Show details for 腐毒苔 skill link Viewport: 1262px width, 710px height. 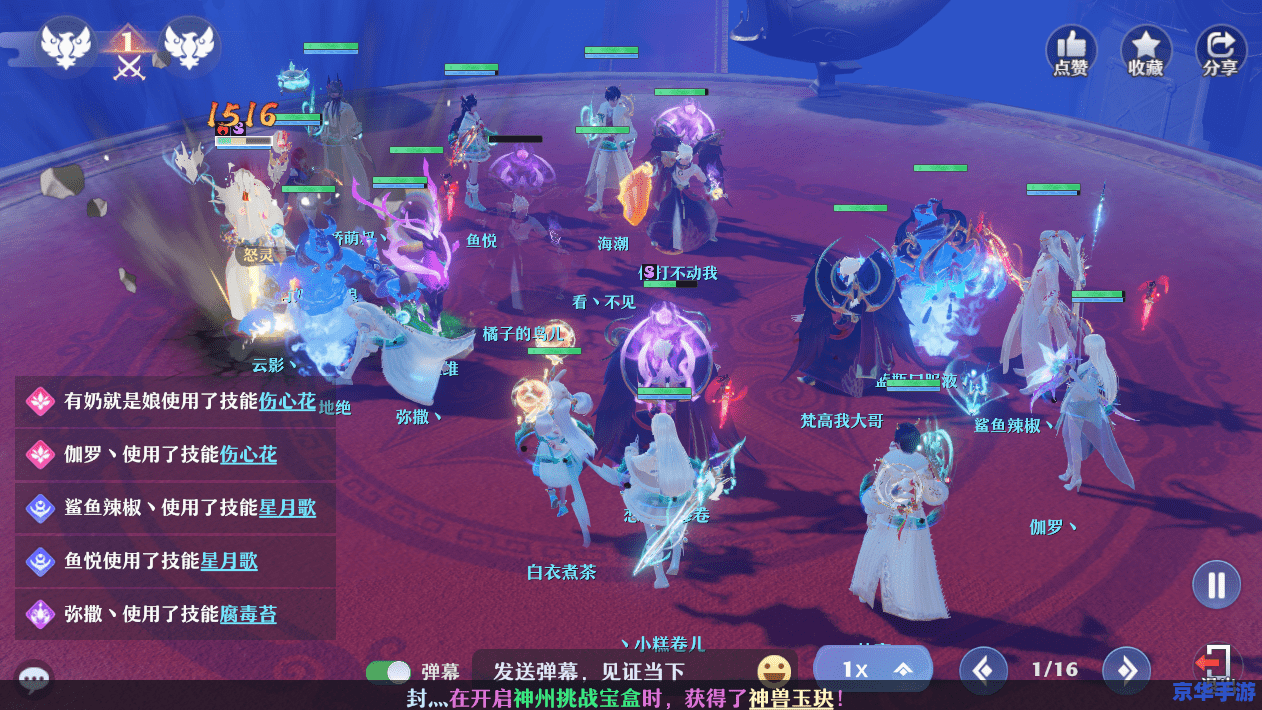pos(248,614)
